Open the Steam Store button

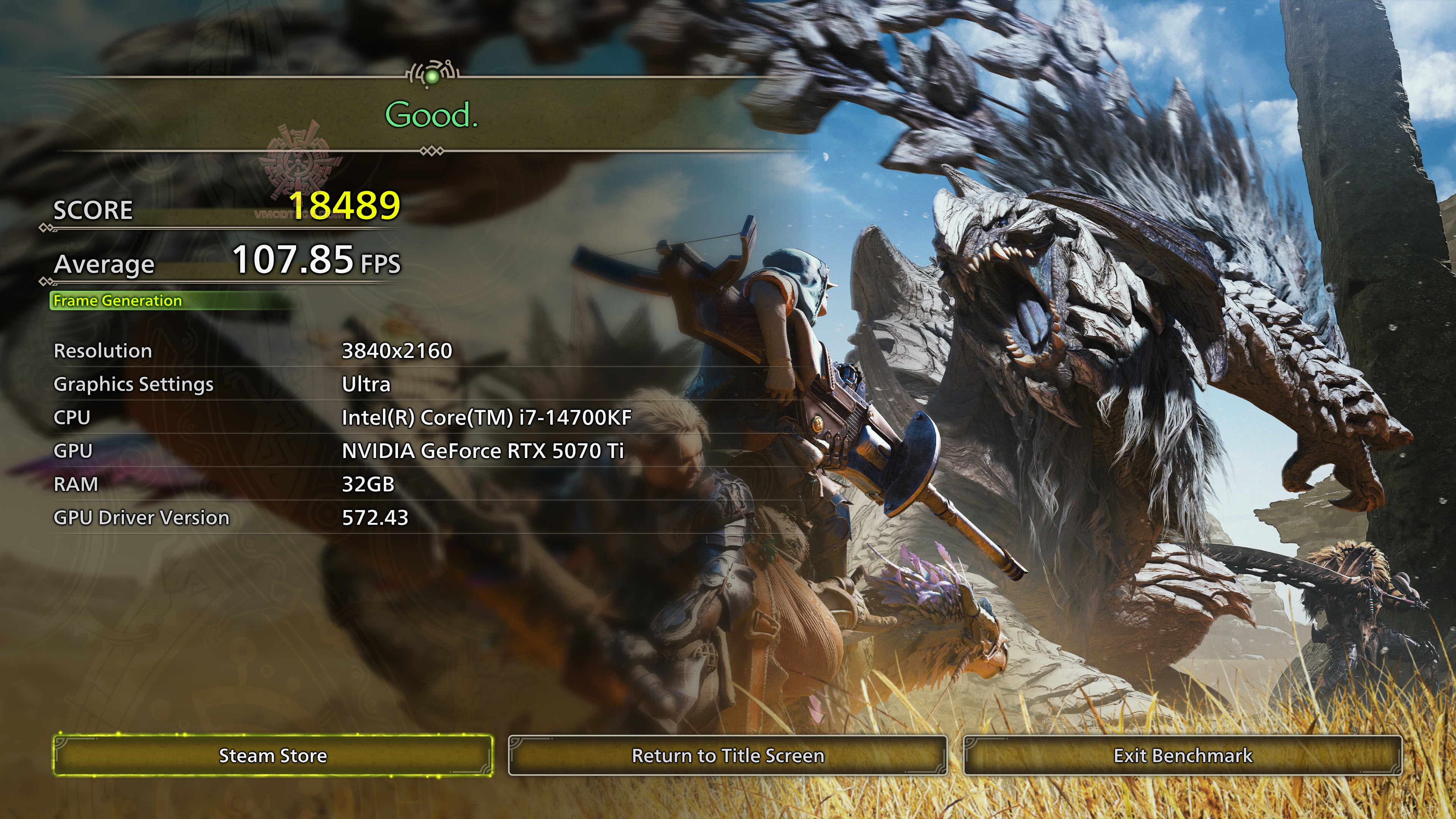[273, 755]
